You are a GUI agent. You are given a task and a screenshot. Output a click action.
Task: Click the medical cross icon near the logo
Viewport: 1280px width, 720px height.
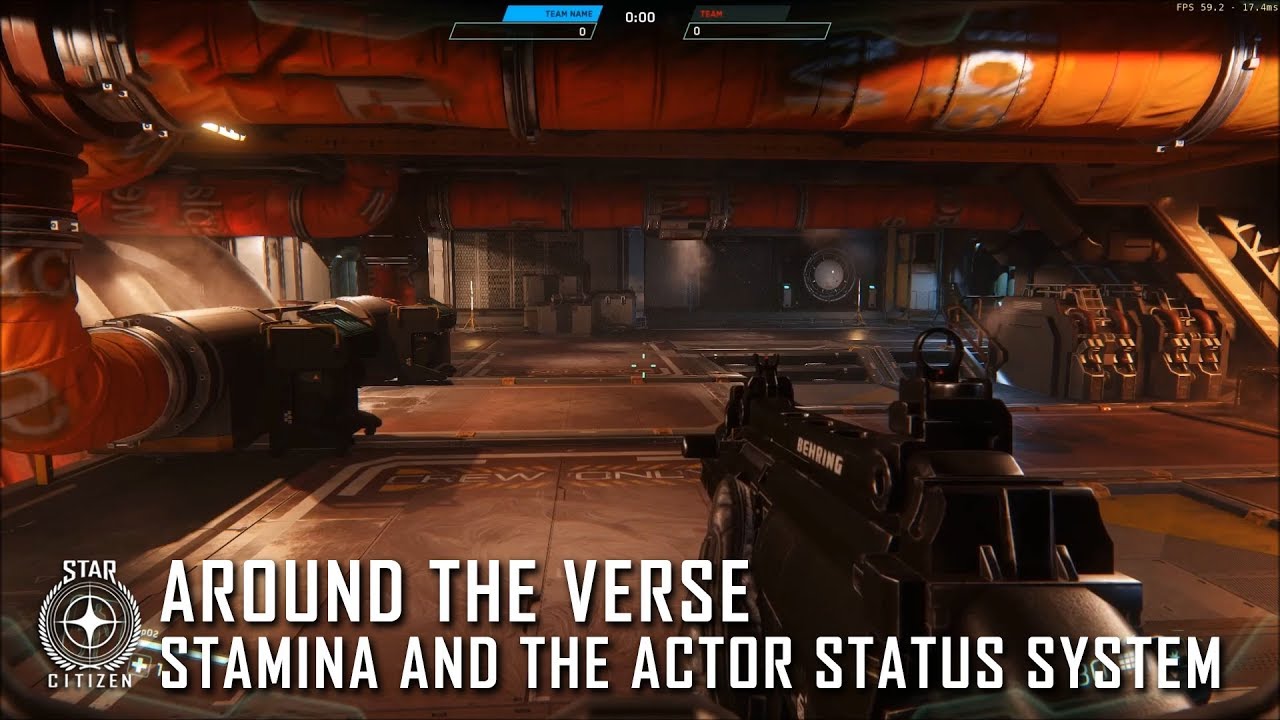140,663
